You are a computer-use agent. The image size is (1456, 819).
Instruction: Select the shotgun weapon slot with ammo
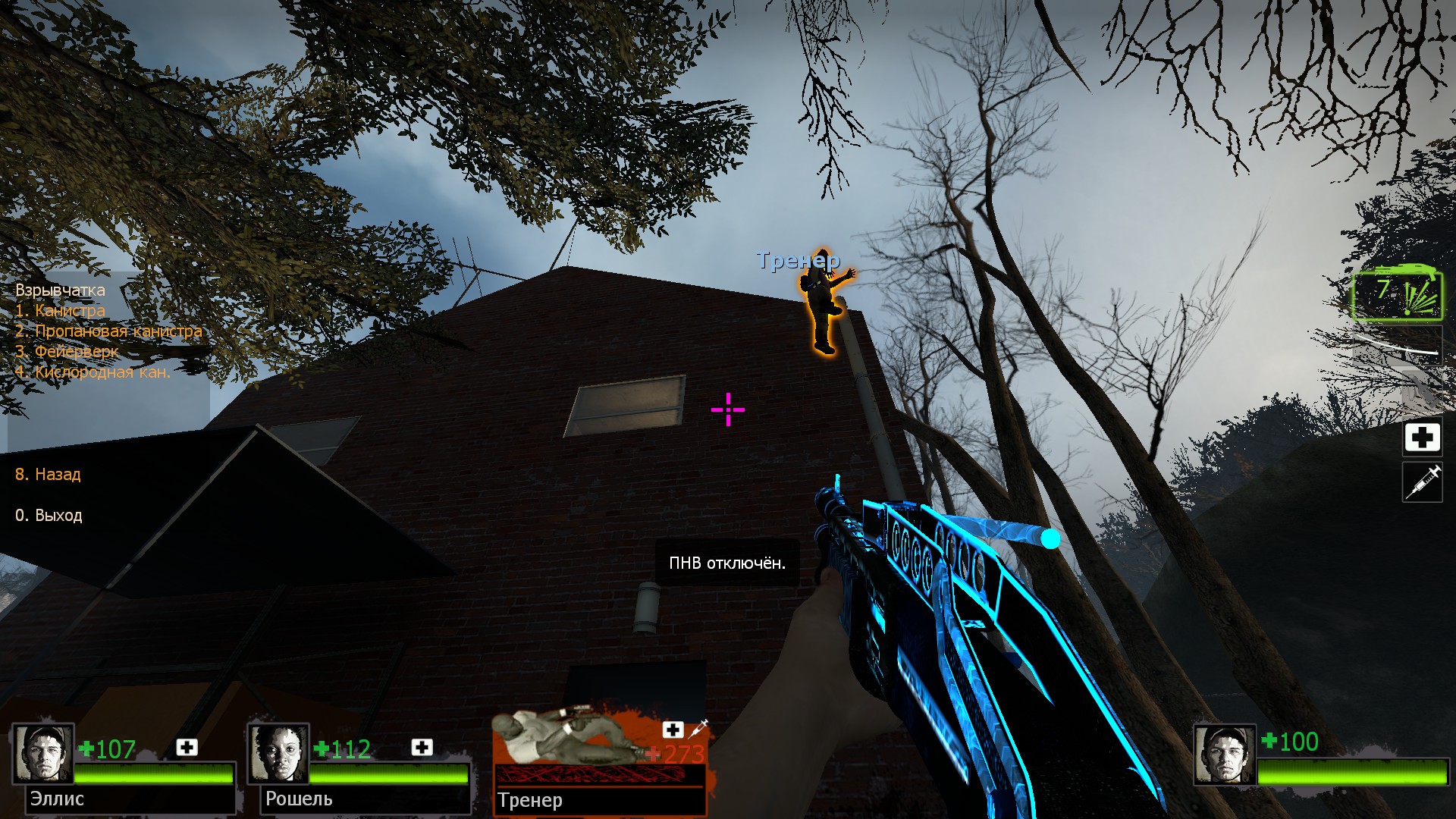(x=1398, y=295)
